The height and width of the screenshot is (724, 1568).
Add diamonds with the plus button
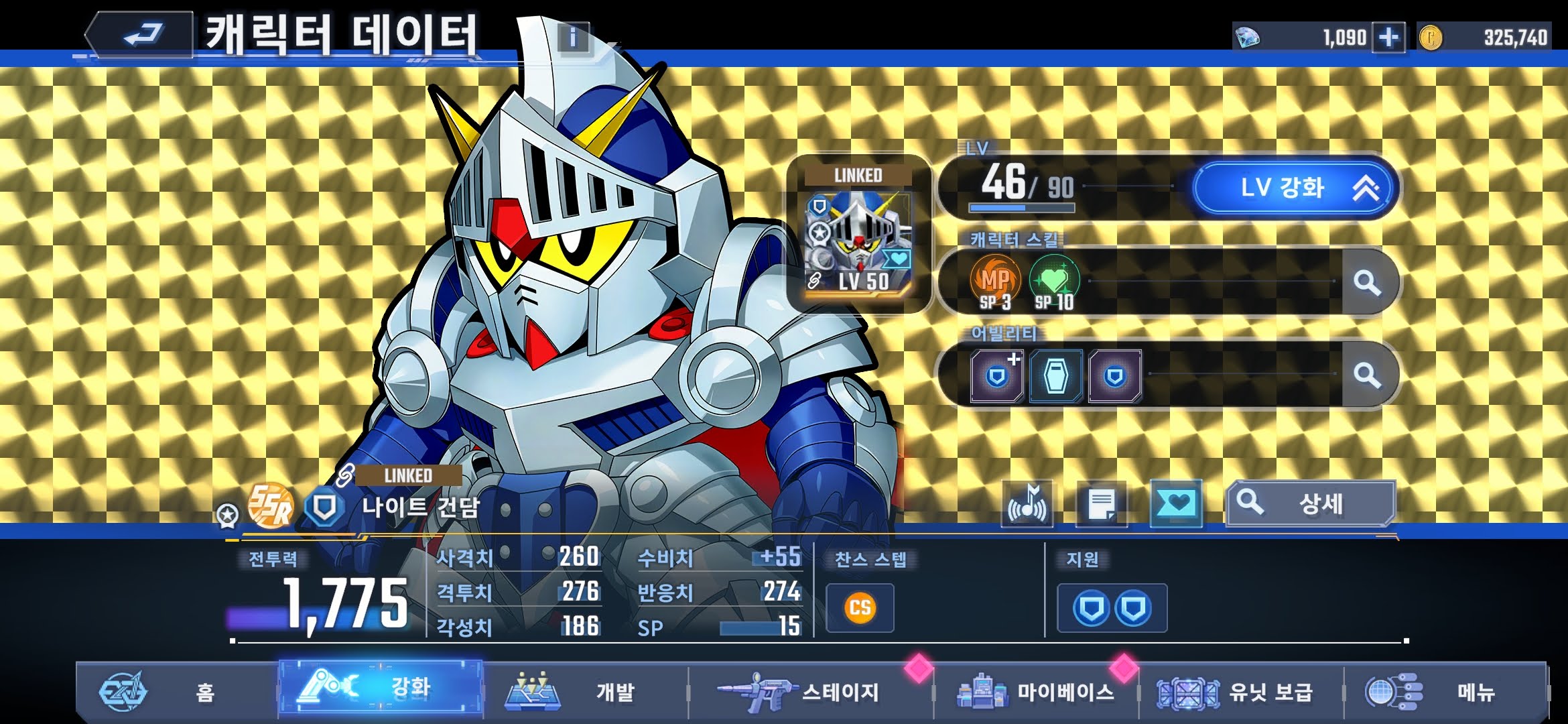1388,37
